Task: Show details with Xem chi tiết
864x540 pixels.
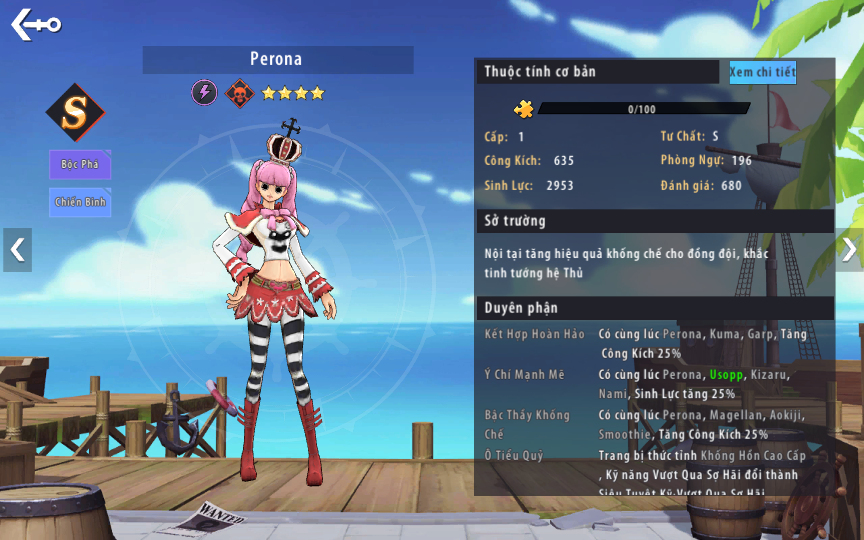Action: 762,72
